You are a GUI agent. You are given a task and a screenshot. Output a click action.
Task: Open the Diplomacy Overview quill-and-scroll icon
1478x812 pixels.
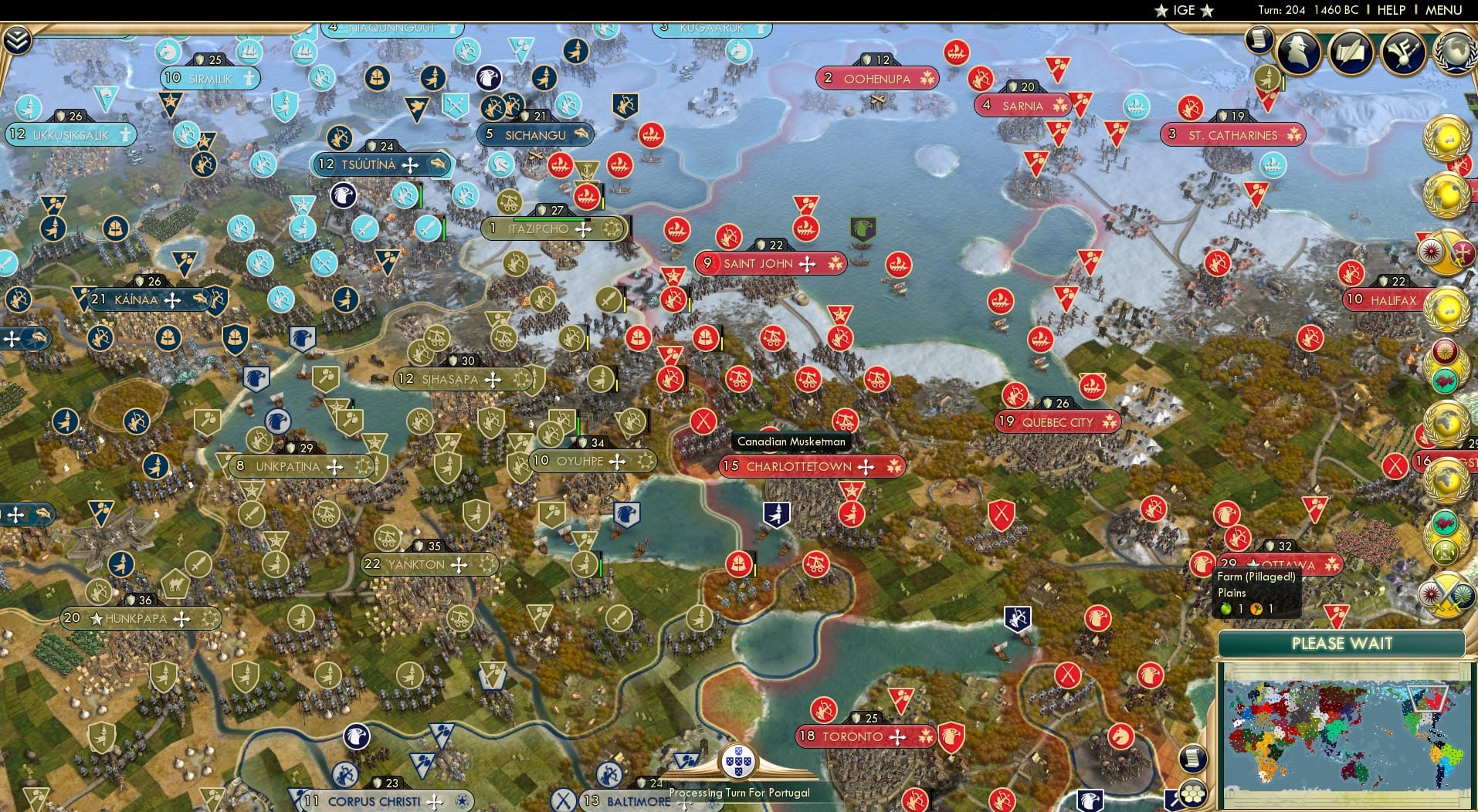pyautogui.click(x=1351, y=51)
